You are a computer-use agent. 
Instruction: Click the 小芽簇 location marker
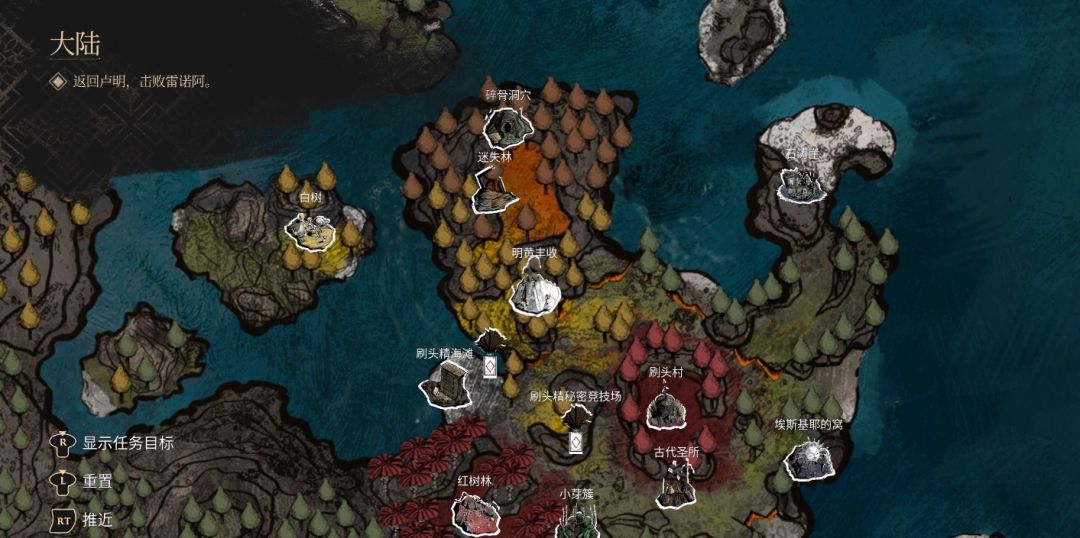coord(577,520)
